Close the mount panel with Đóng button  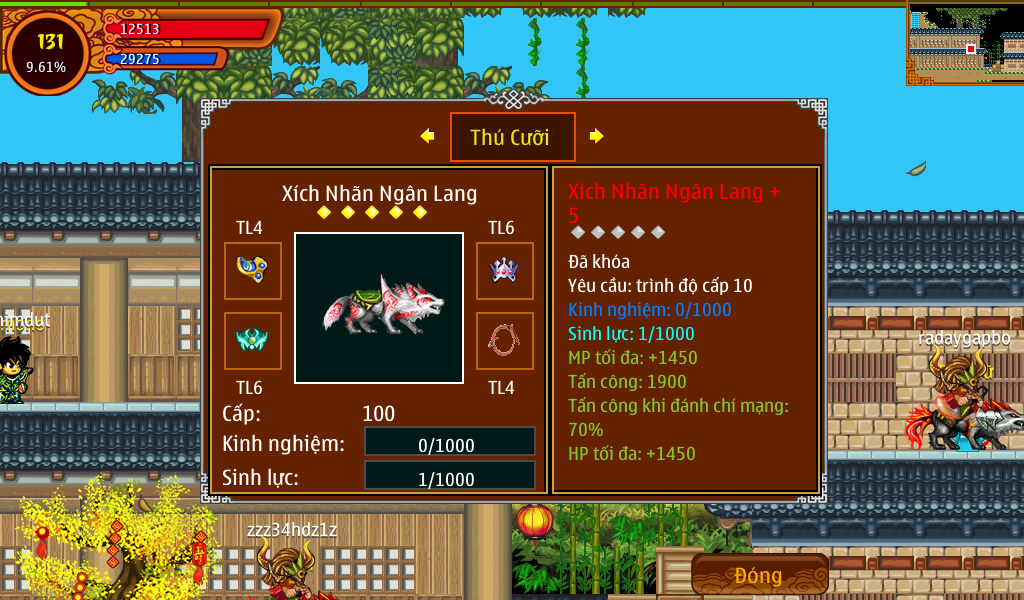759,575
